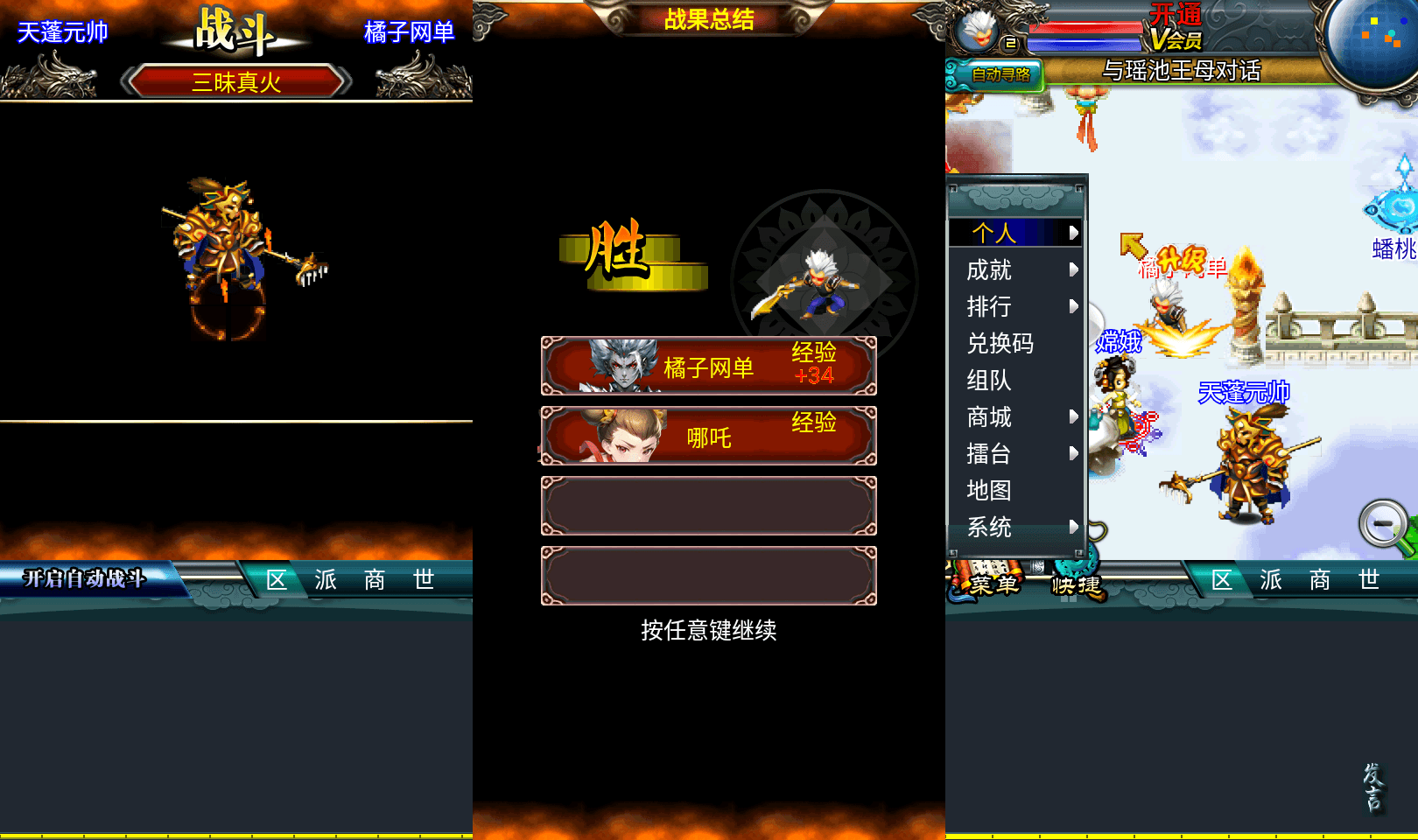Open the 菜单 scroll icon

click(989, 584)
